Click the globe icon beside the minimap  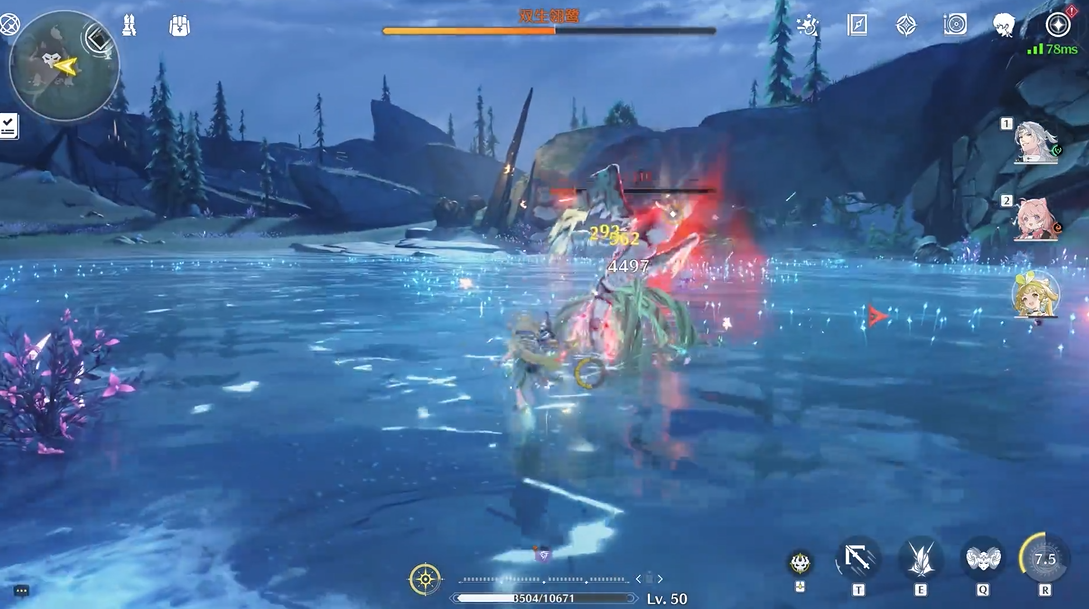coord(9,26)
